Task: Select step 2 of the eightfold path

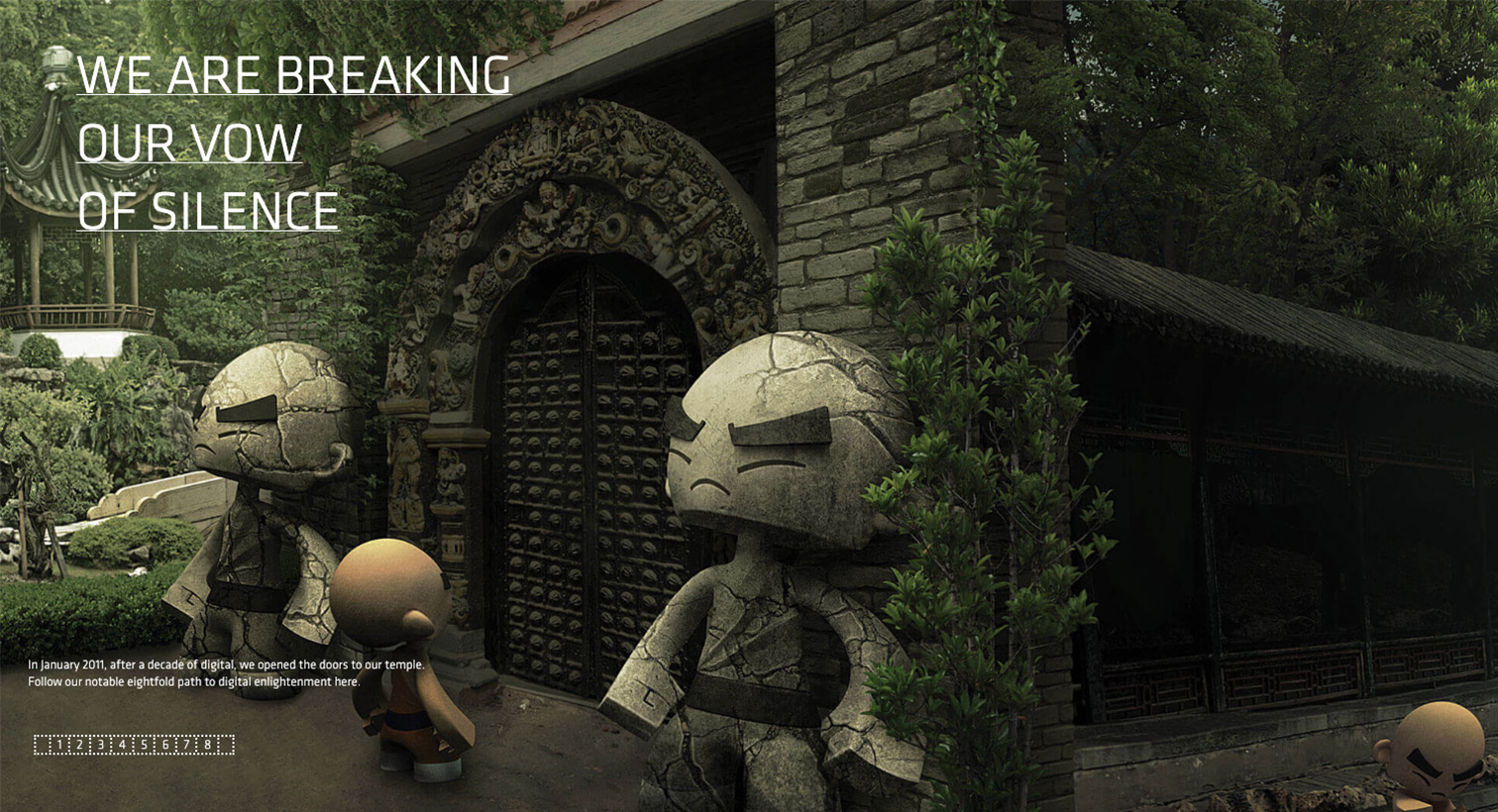Action: 79,745
